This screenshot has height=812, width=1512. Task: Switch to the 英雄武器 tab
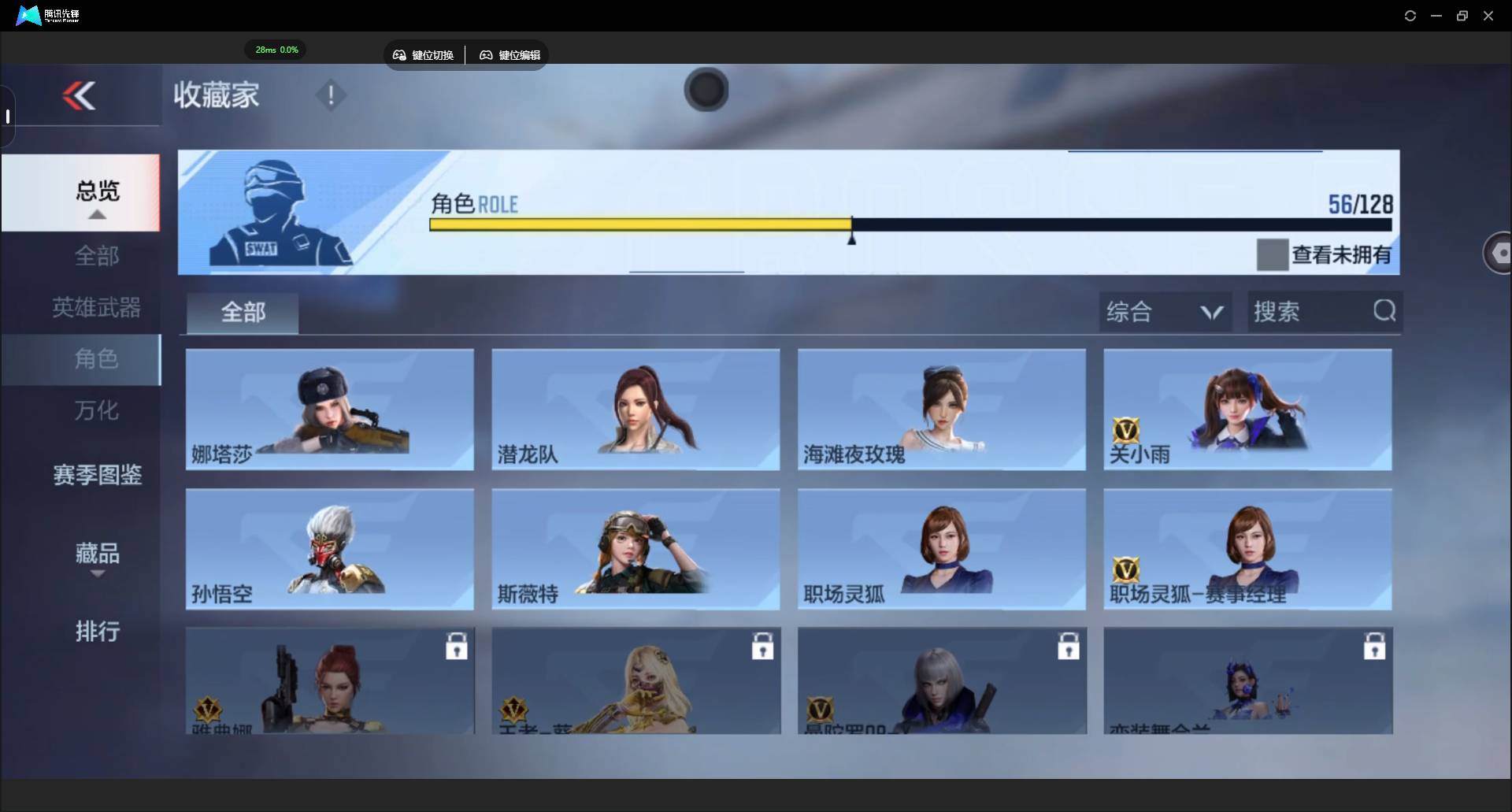(x=97, y=307)
